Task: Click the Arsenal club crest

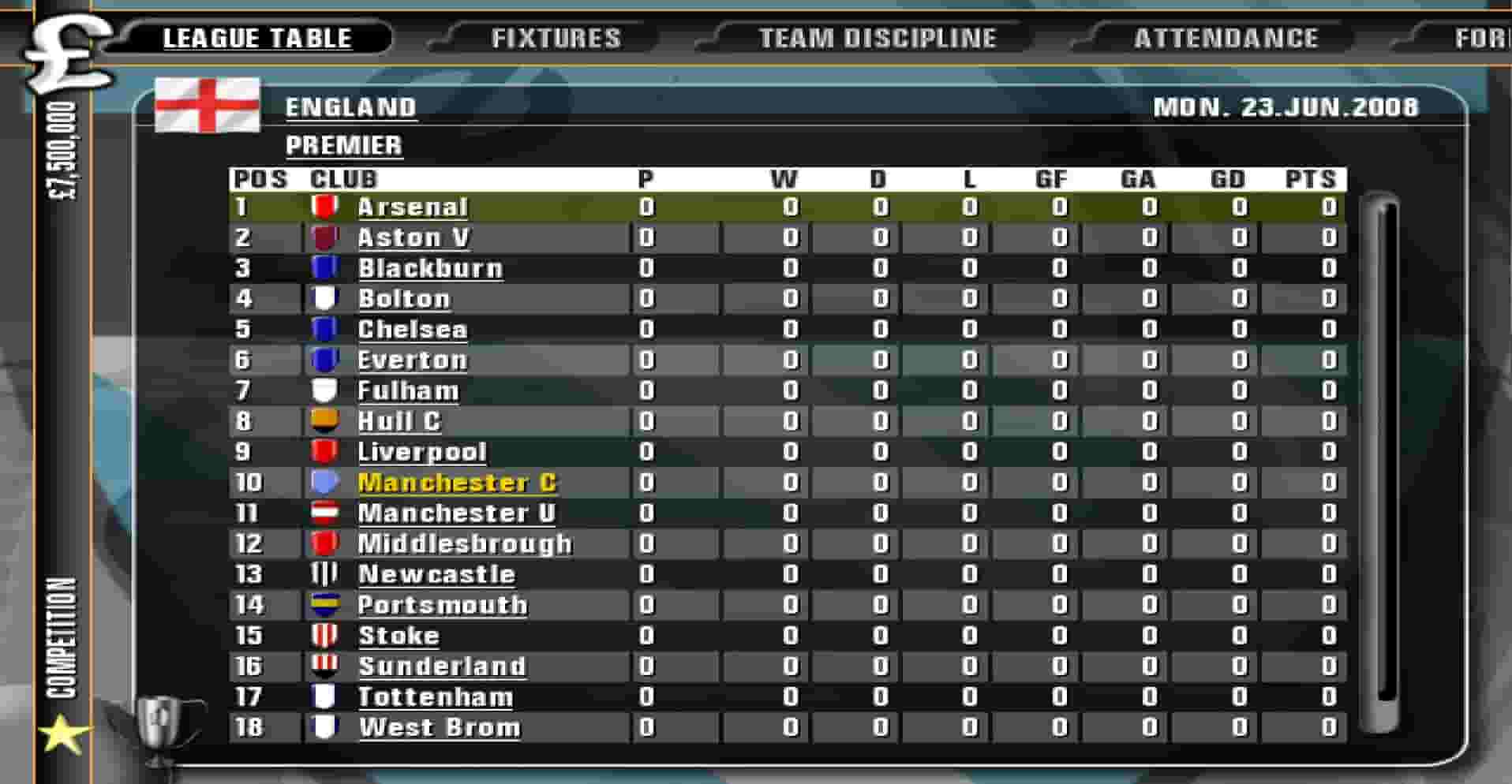Action: (324, 207)
